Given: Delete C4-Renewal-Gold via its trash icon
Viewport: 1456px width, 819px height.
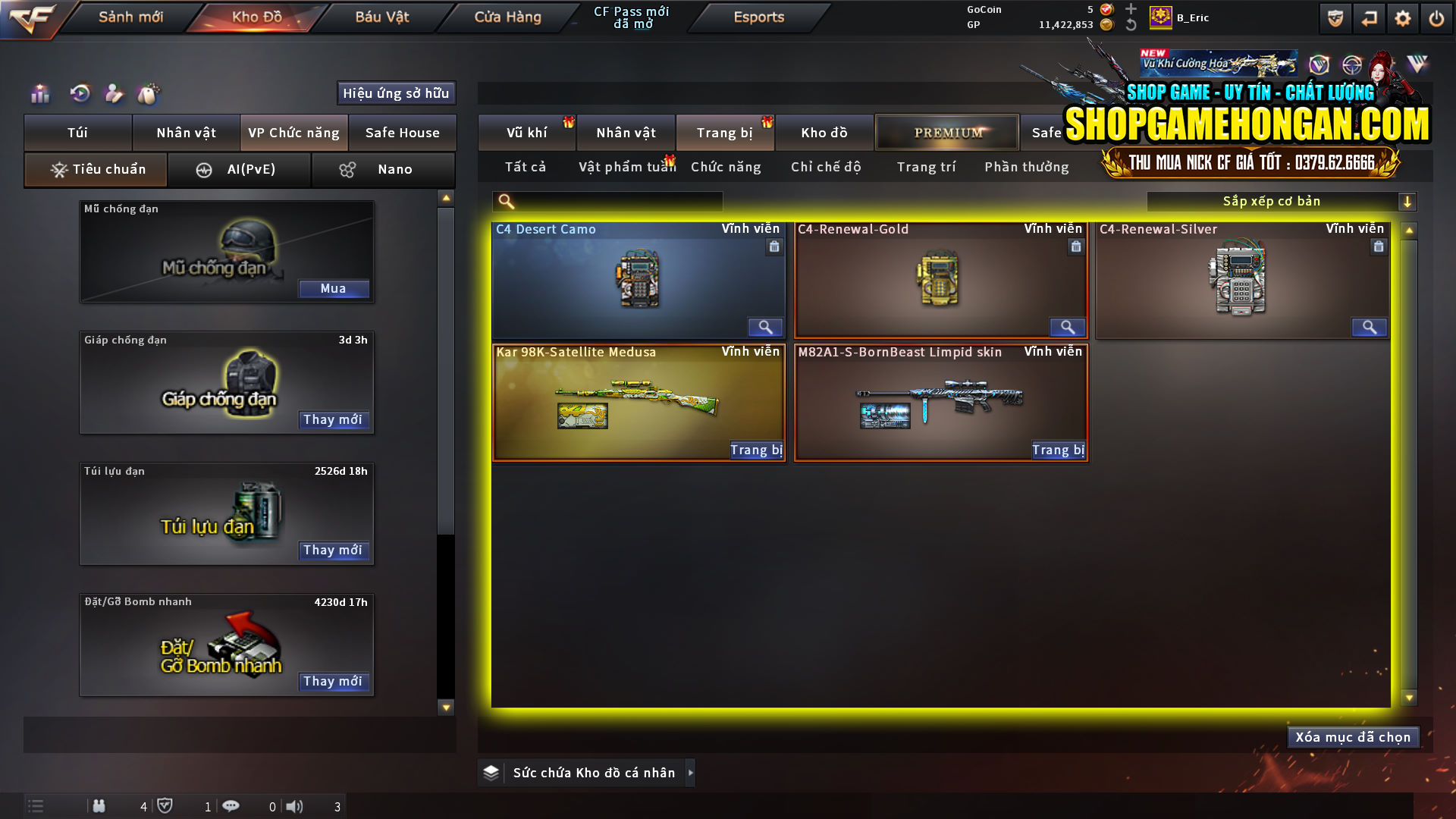Looking at the screenshot, I should pyautogui.click(x=1075, y=246).
